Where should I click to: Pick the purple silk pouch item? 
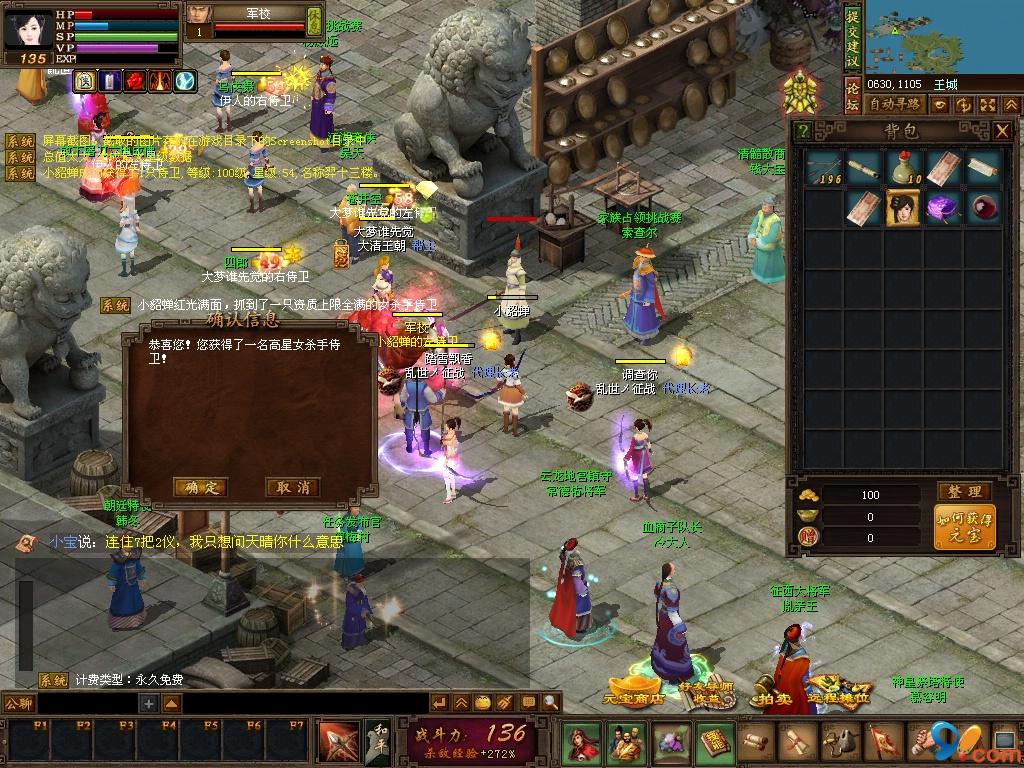click(x=942, y=208)
